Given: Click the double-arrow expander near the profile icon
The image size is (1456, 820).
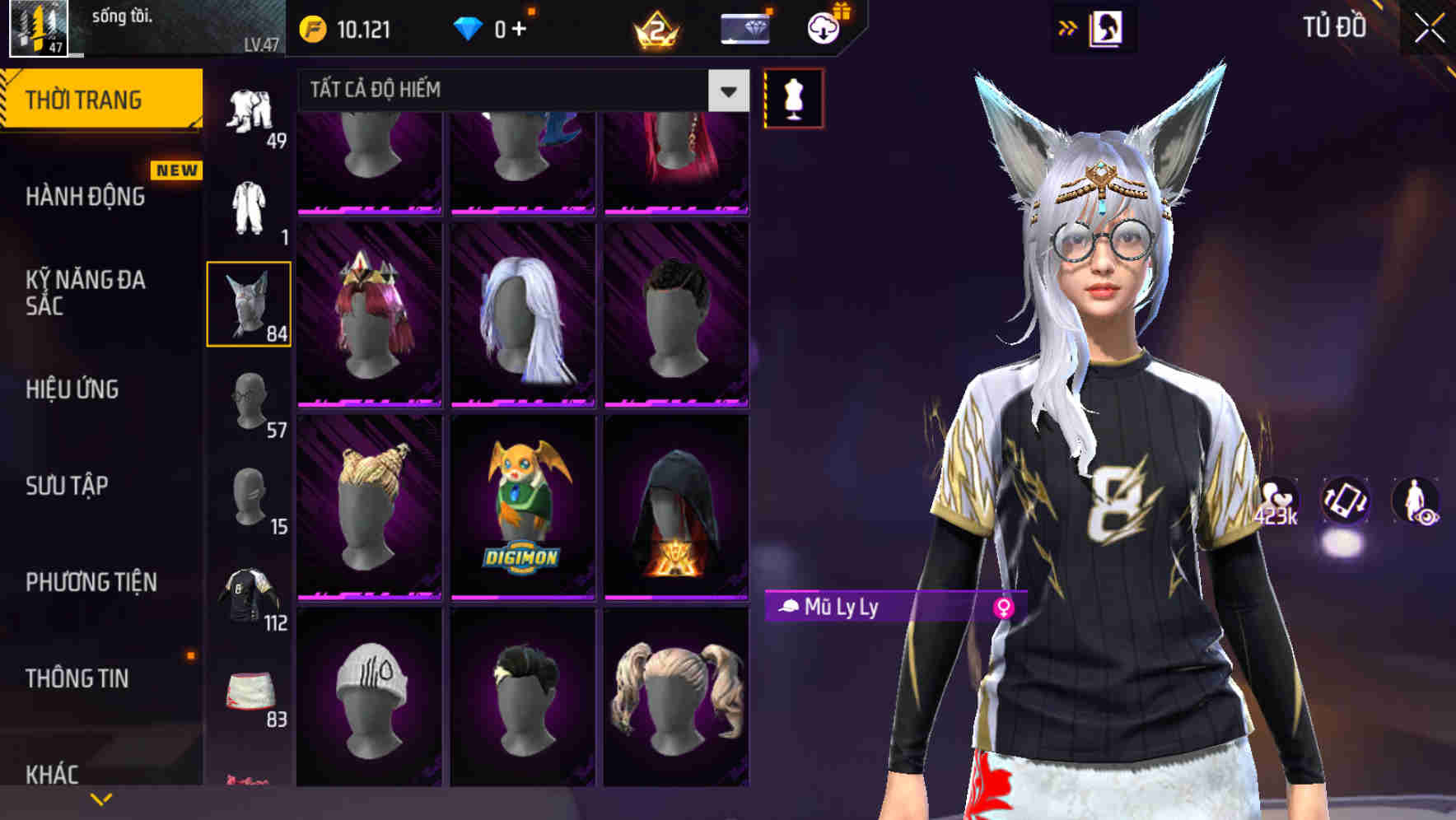Looking at the screenshot, I should click(1068, 26).
